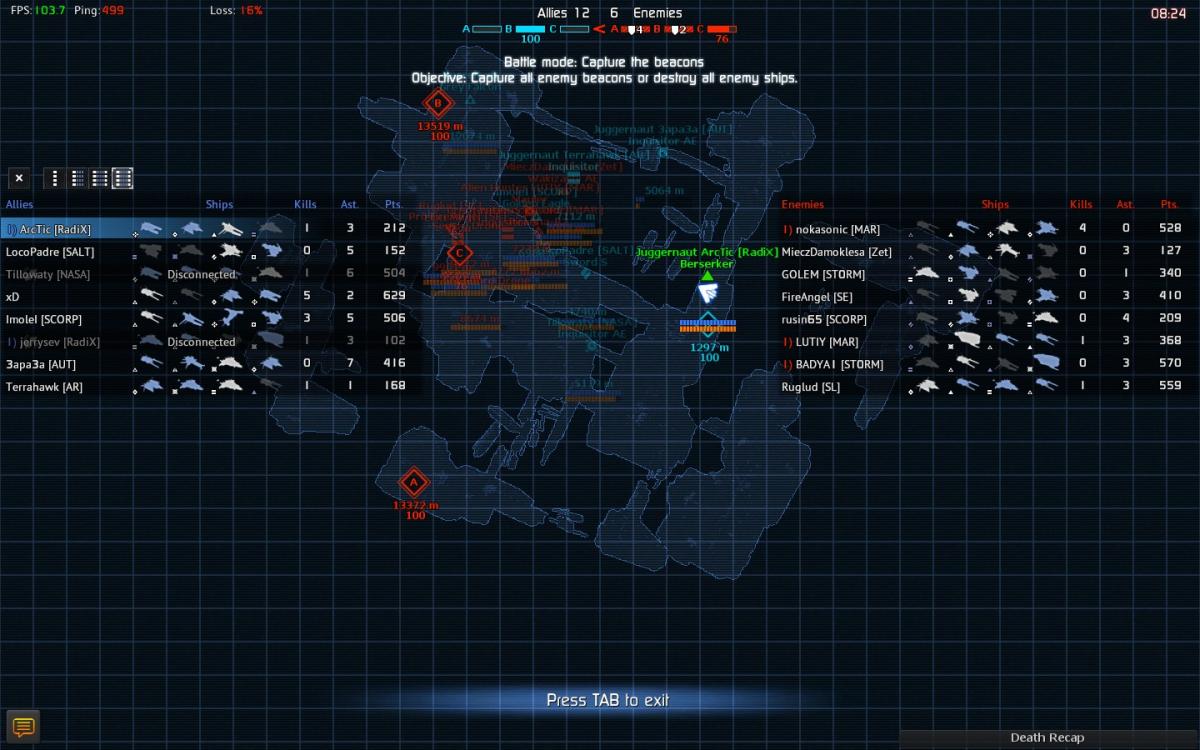Choose player xD in allies list
1200x750 pixels.
(x=13, y=297)
